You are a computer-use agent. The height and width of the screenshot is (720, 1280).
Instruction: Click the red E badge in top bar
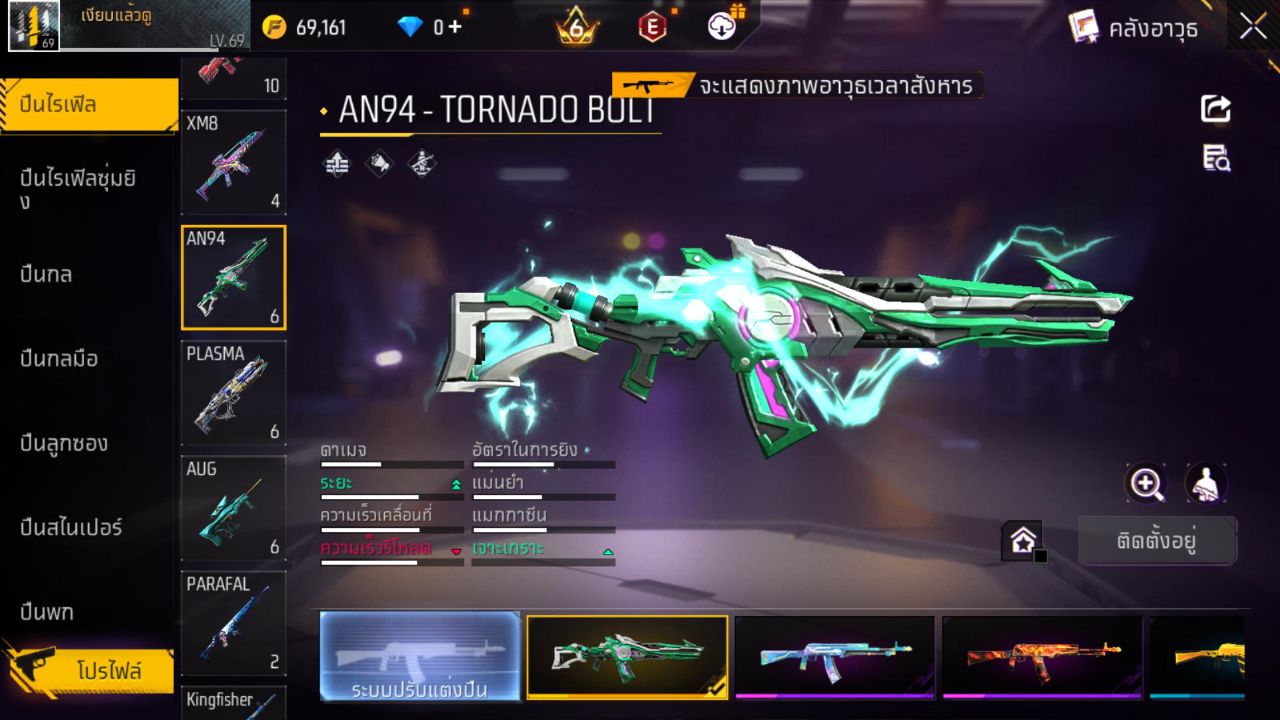[x=651, y=27]
